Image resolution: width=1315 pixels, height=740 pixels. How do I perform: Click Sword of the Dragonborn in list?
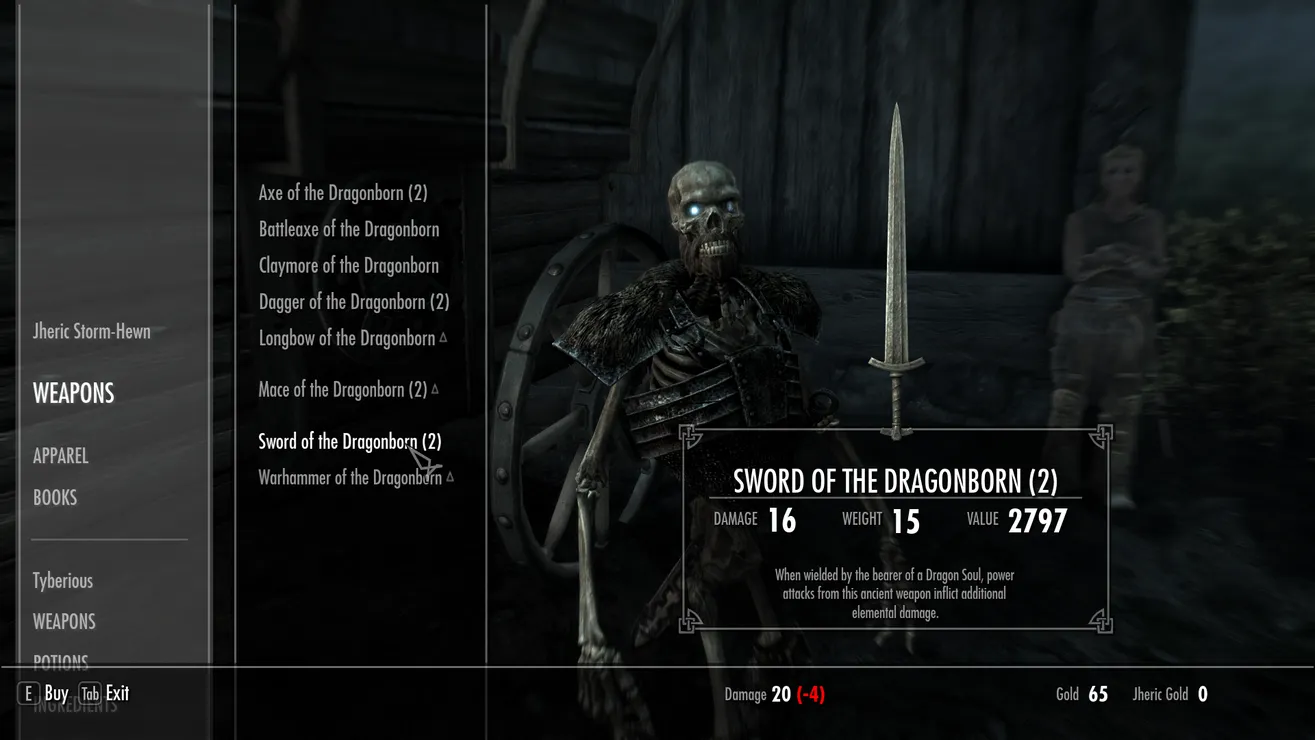(x=349, y=442)
